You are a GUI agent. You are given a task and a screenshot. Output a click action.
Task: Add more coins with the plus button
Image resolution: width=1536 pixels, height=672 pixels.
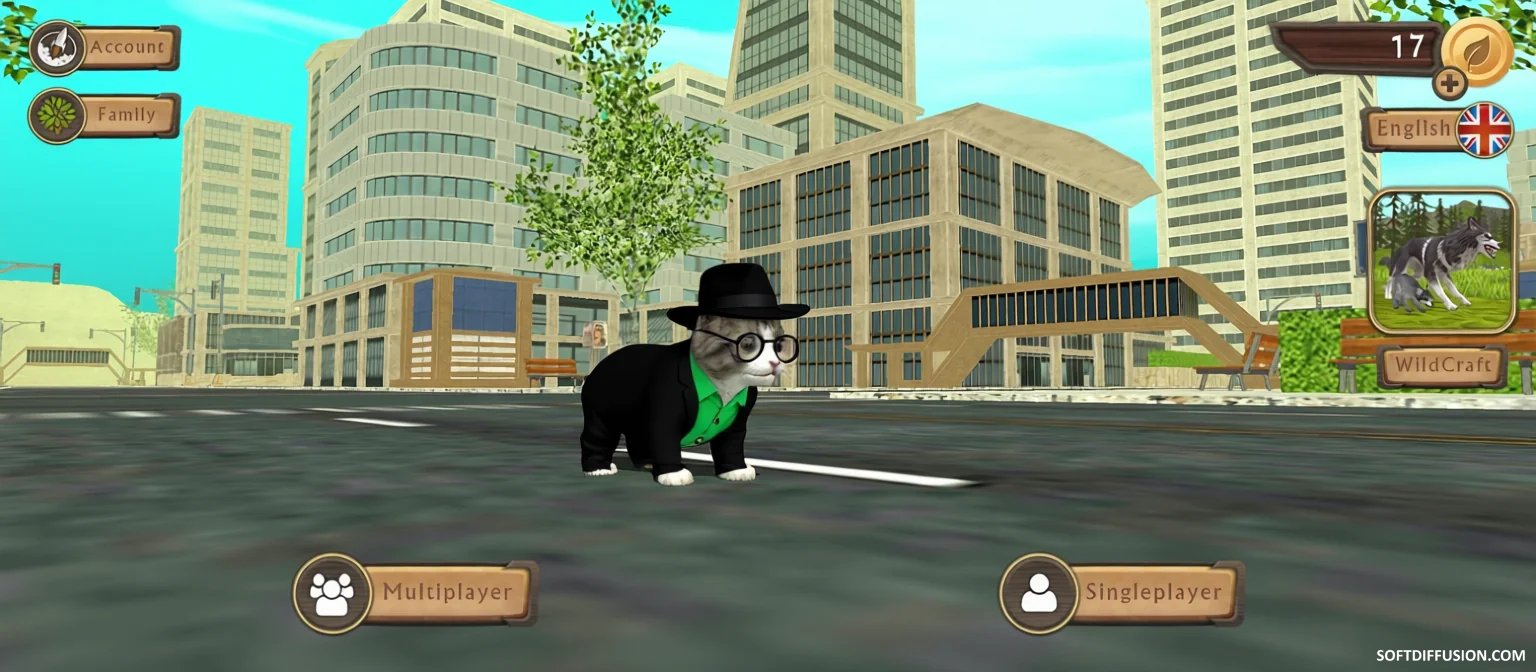pos(1450,83)
